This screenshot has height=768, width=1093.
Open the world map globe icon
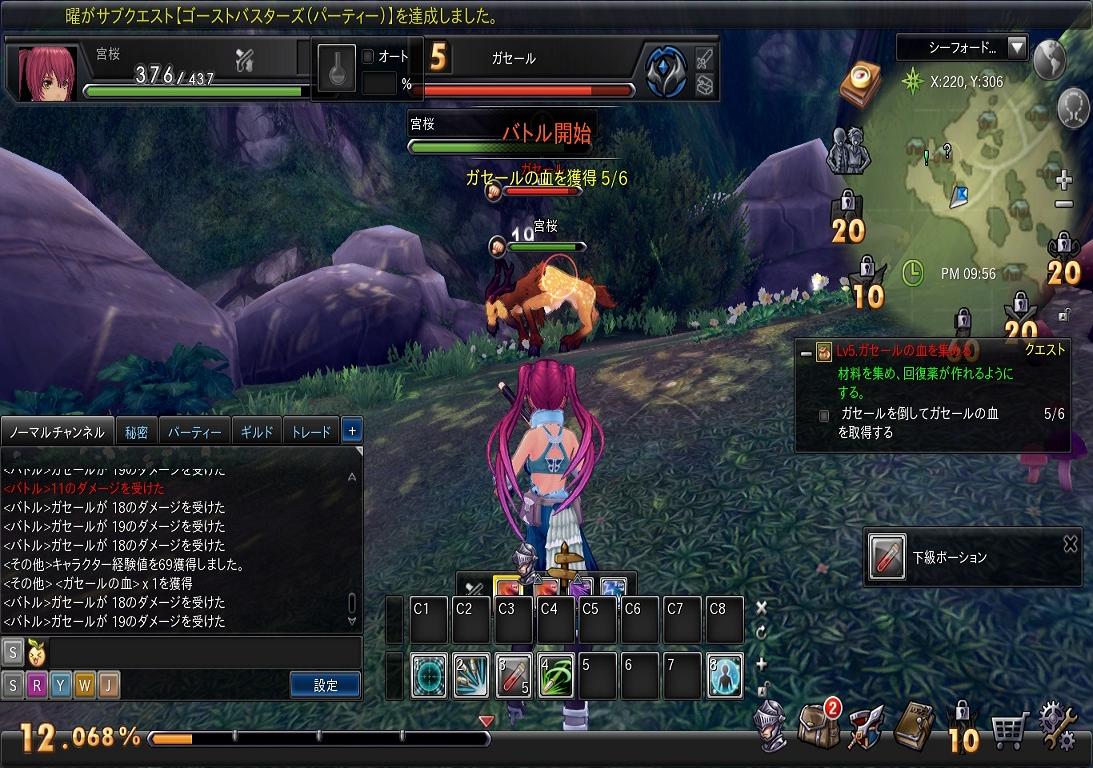1049,59
